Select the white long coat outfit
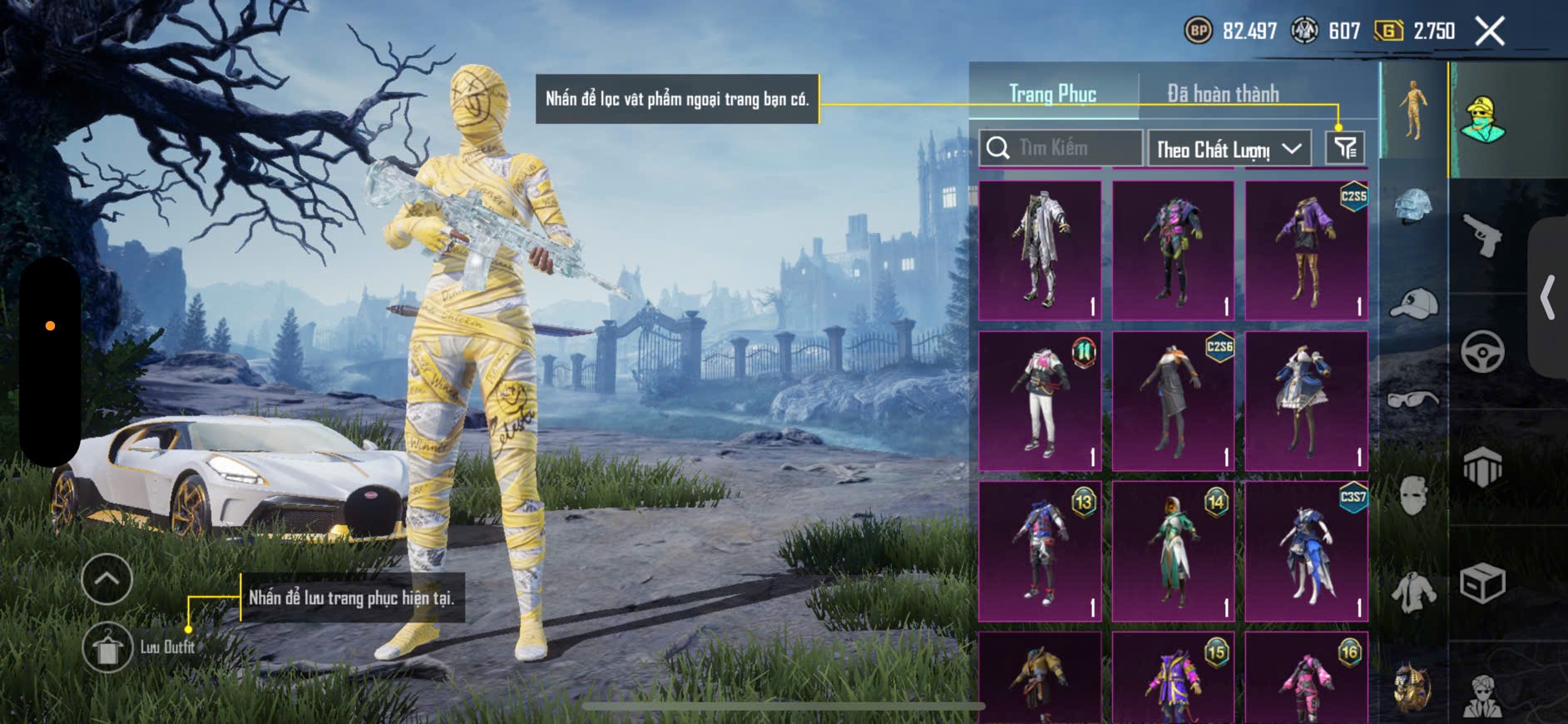Viewport: 1568px width, 724px height. [x=1040, y=250]
